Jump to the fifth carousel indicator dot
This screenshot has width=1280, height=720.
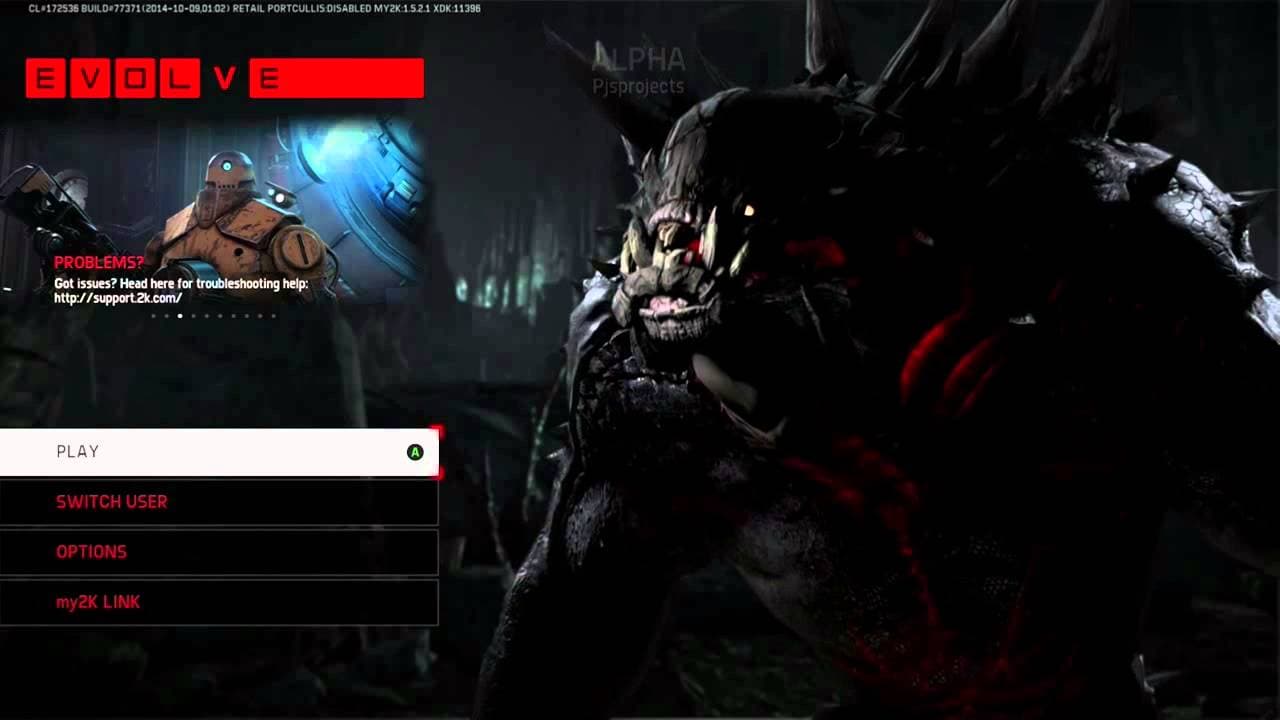tap(206, 316)
